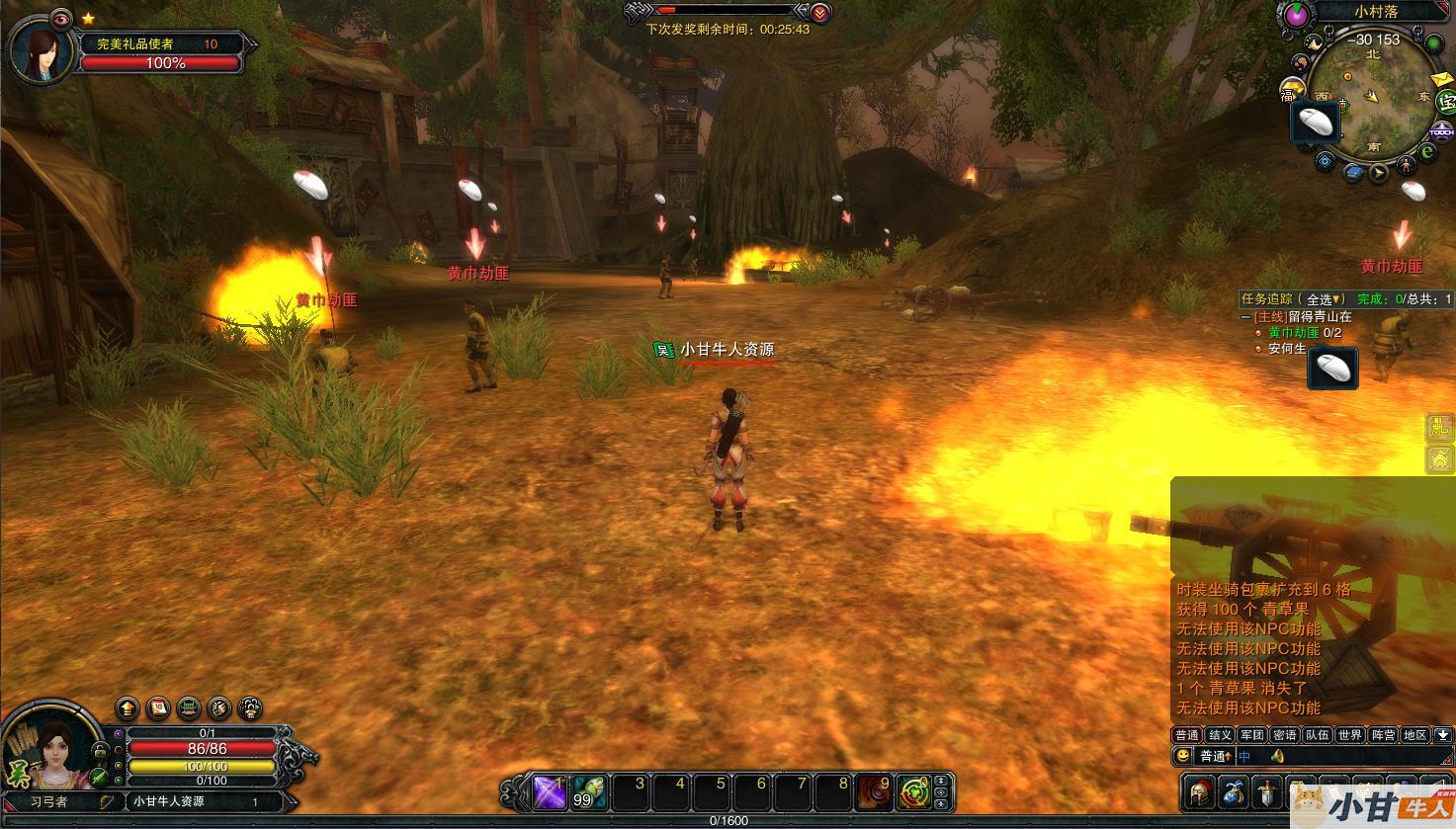The height and width of the screenshot is (829, 1456).
Task: Use the item with 99 count in hotbar
Action: coord(589,792)
